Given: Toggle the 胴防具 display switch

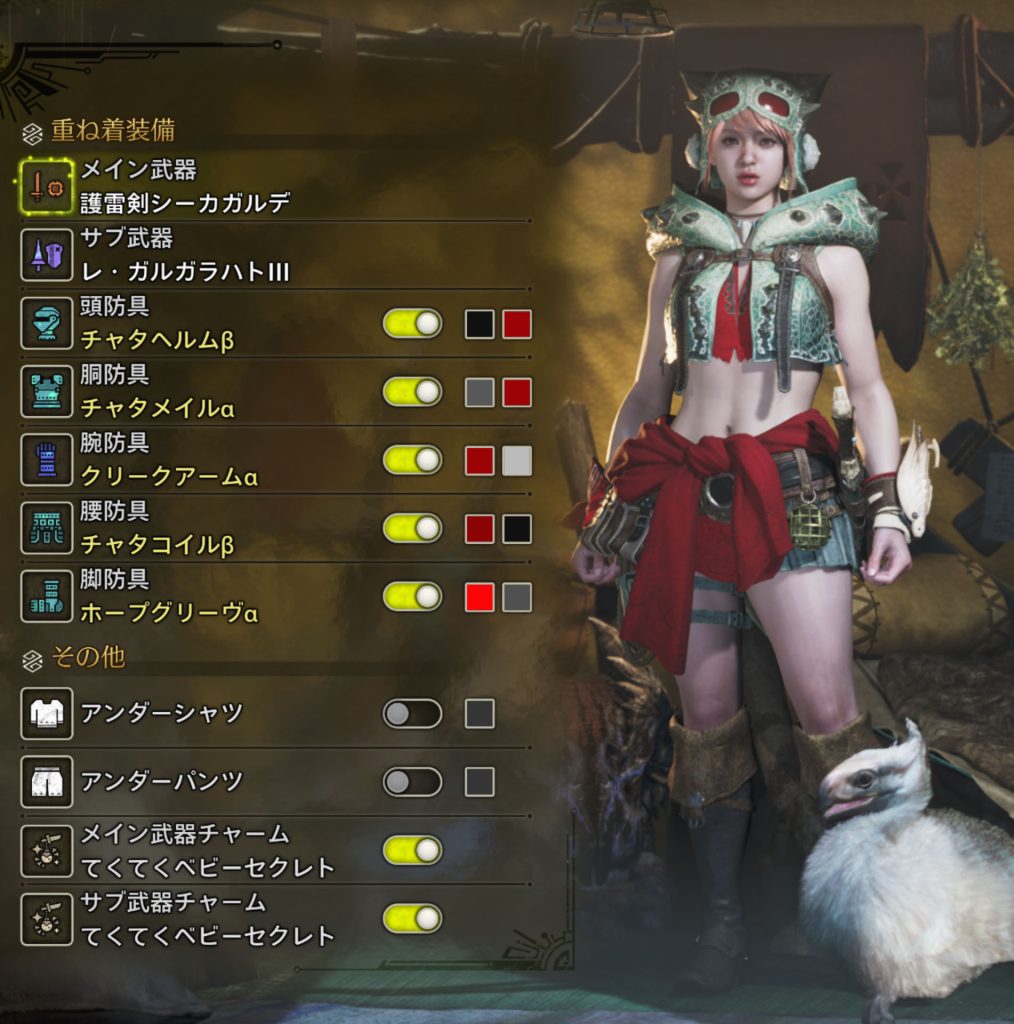Looking at the screenshot, I should [x=412, y=392].
